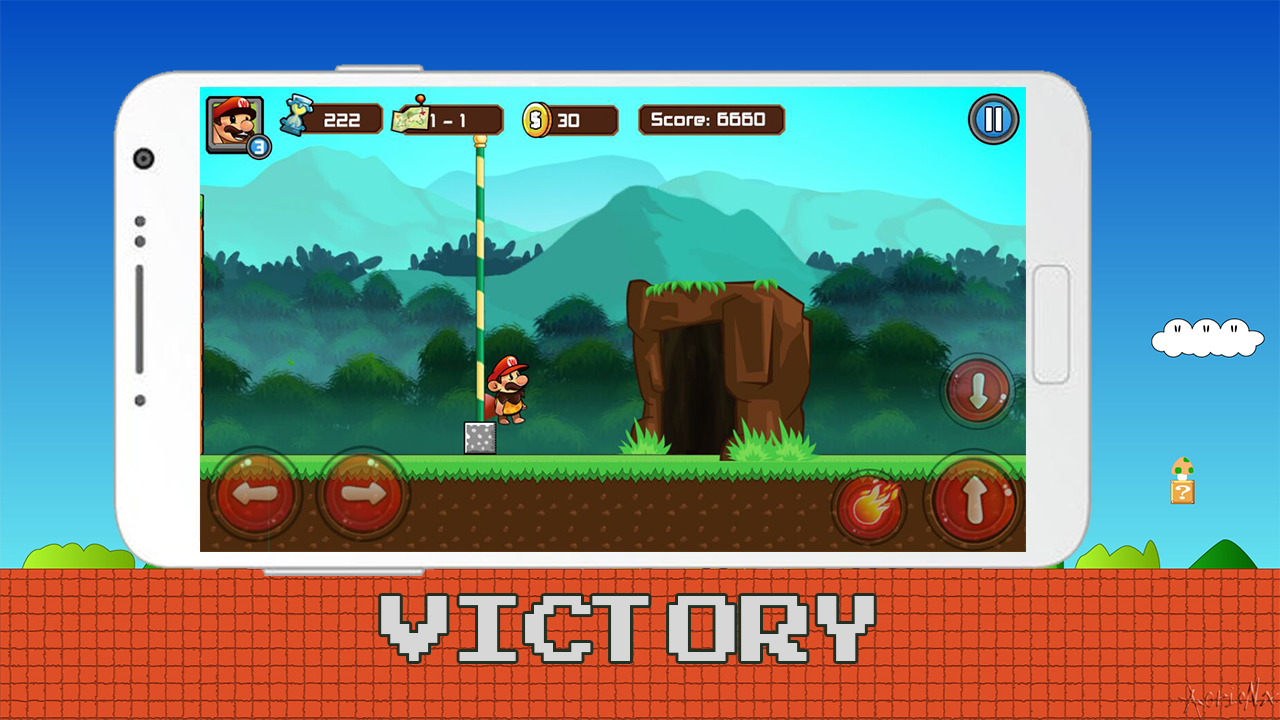
Task: Click the white cloud on the right
Action: [1207, 338]
